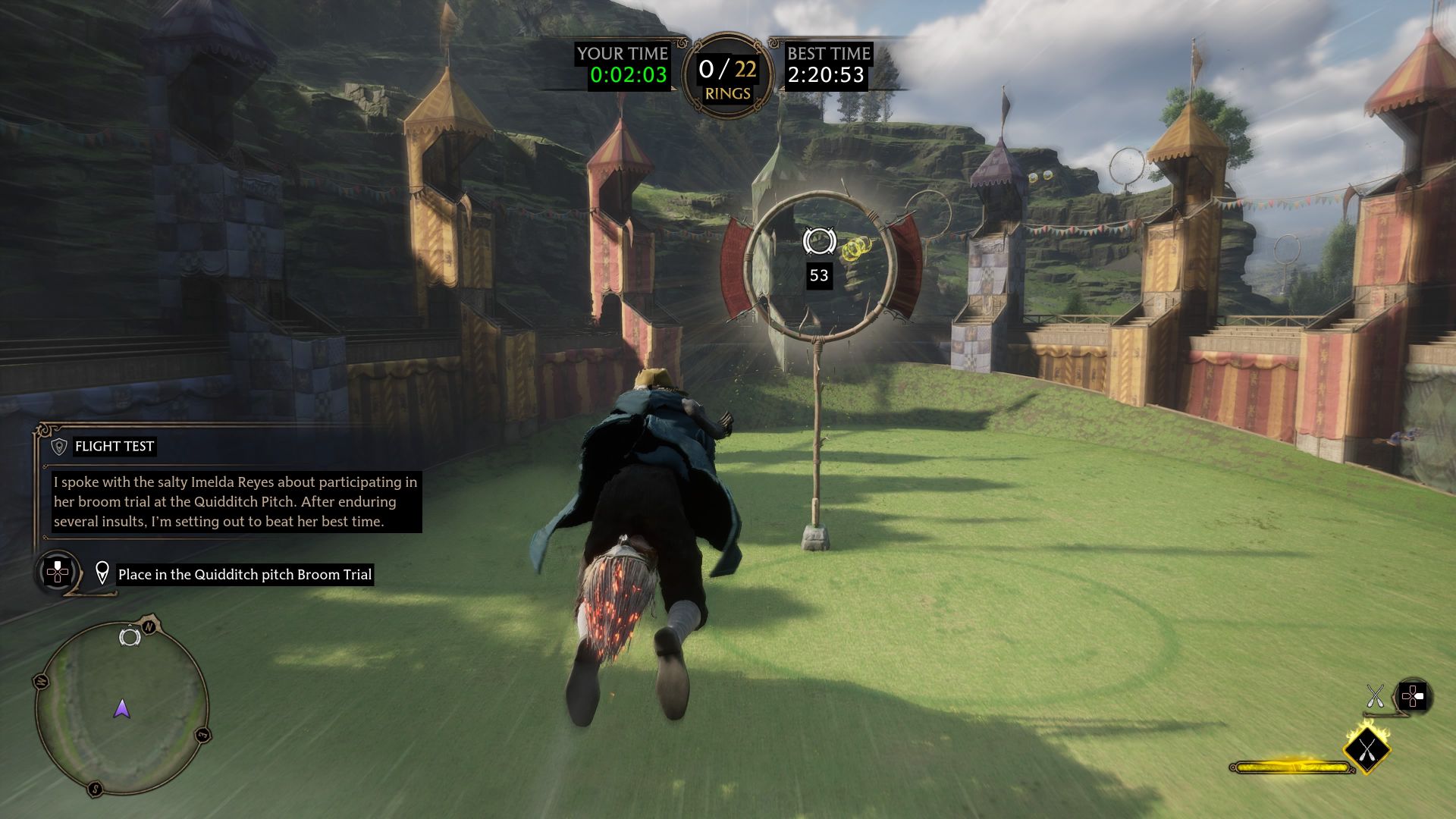Select the waypoint marker pin icon
The height and width of the screenshot is (819, 1456).
click(x=102, y=574)
